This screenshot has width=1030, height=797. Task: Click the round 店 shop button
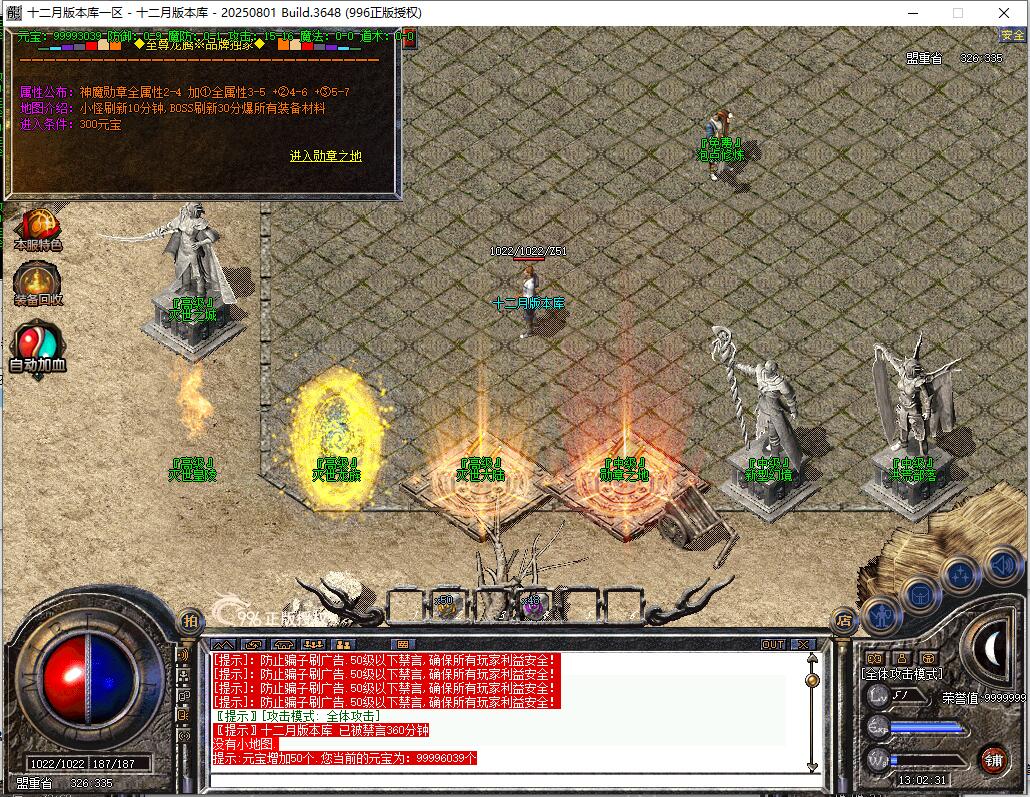844,619
